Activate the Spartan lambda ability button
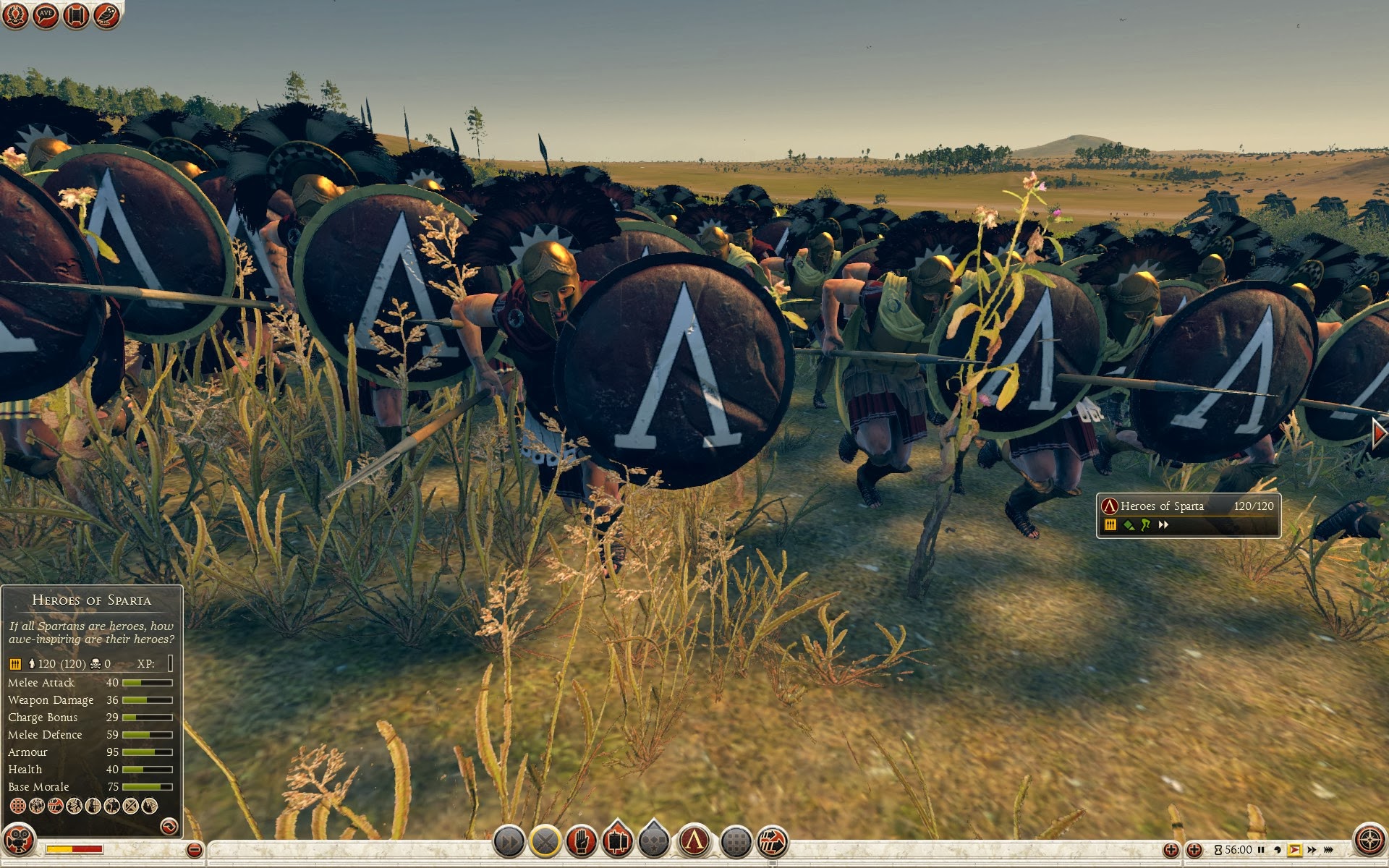Screen dimensions: 1389x868 tap(694, 842)
